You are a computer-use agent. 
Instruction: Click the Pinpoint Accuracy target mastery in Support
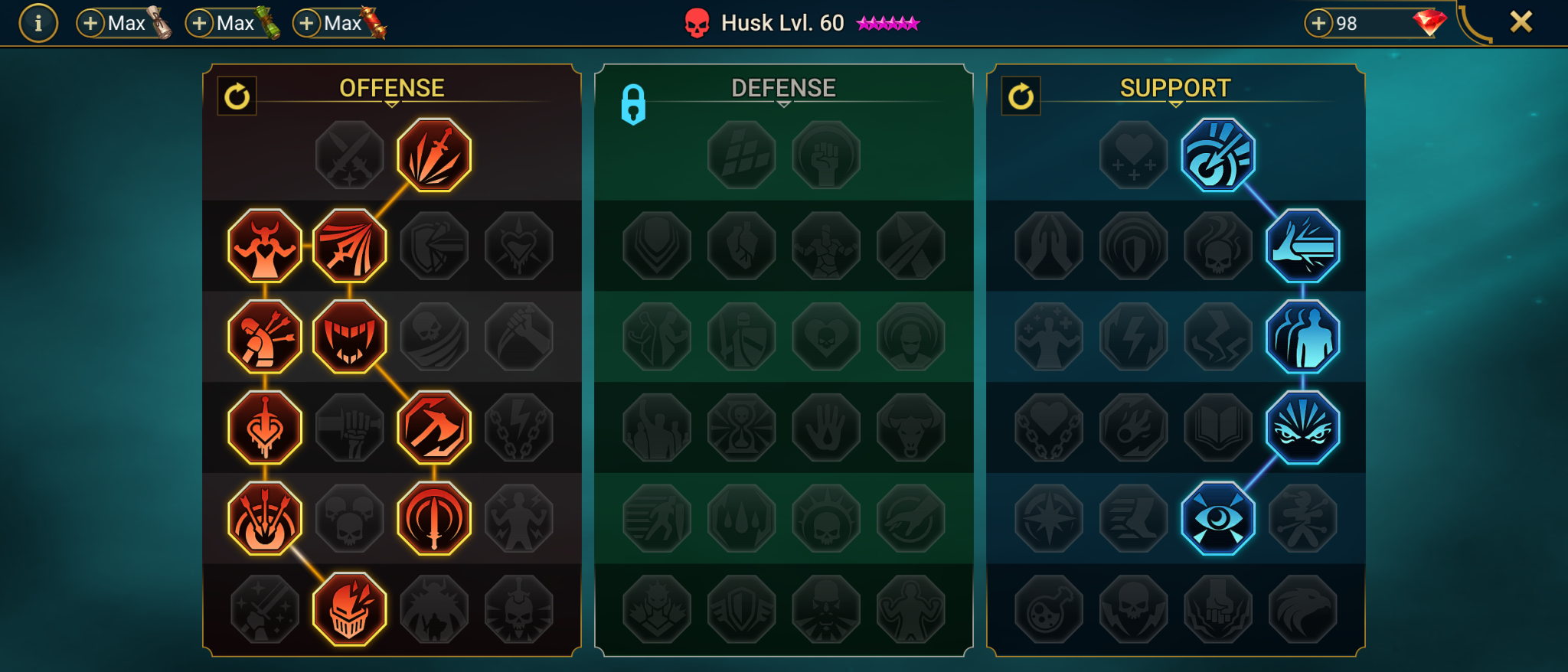coord(1217,153)
